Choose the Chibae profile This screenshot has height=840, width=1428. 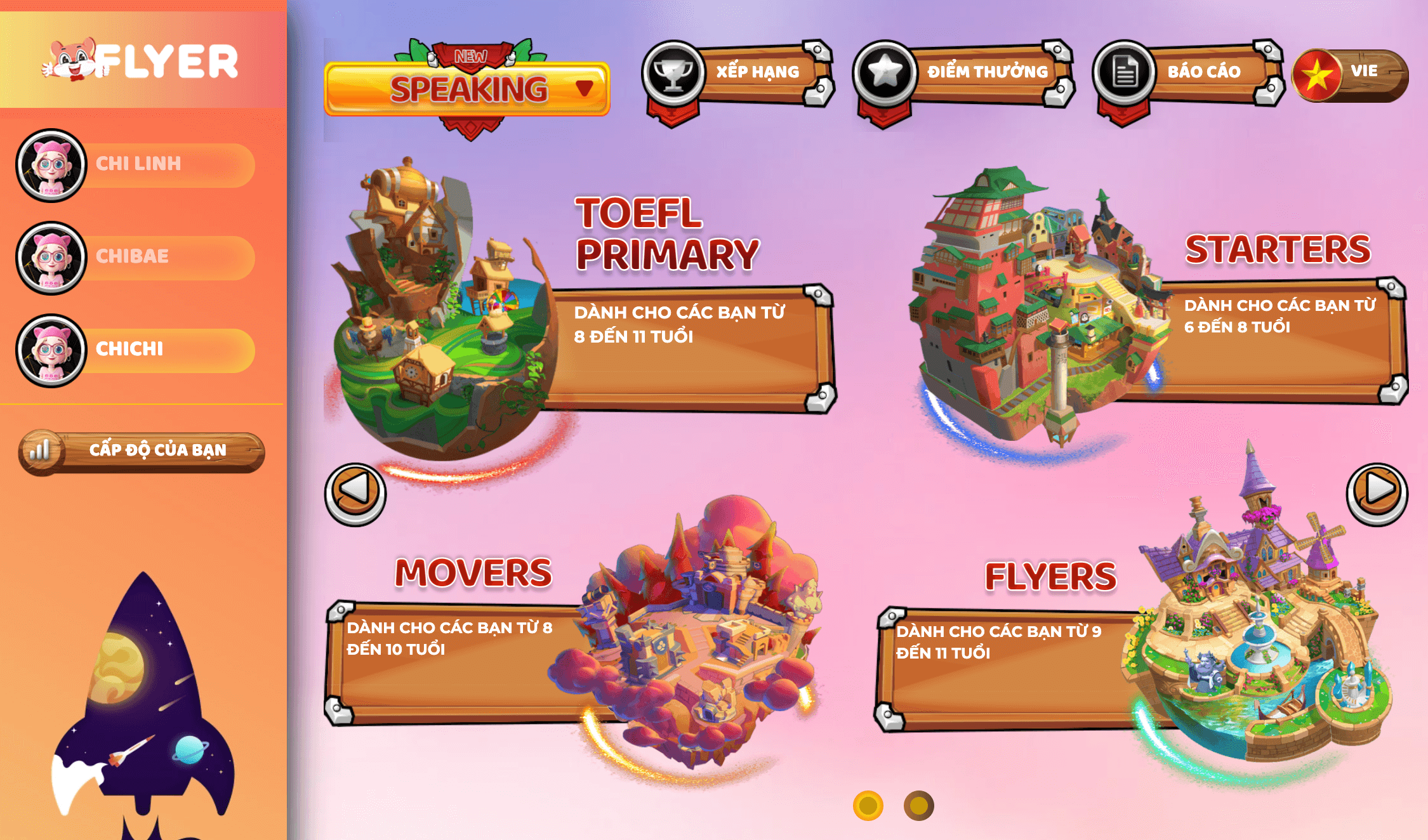click(136, 258)
